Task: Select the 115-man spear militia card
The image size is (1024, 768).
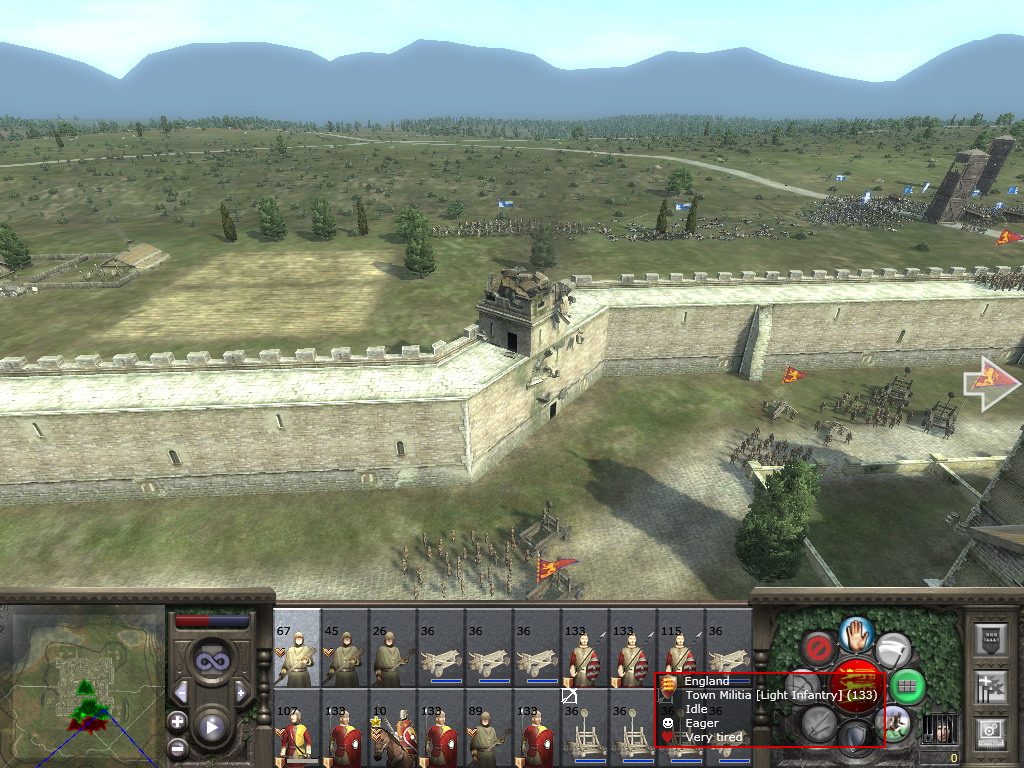Action: pos(681,648)
